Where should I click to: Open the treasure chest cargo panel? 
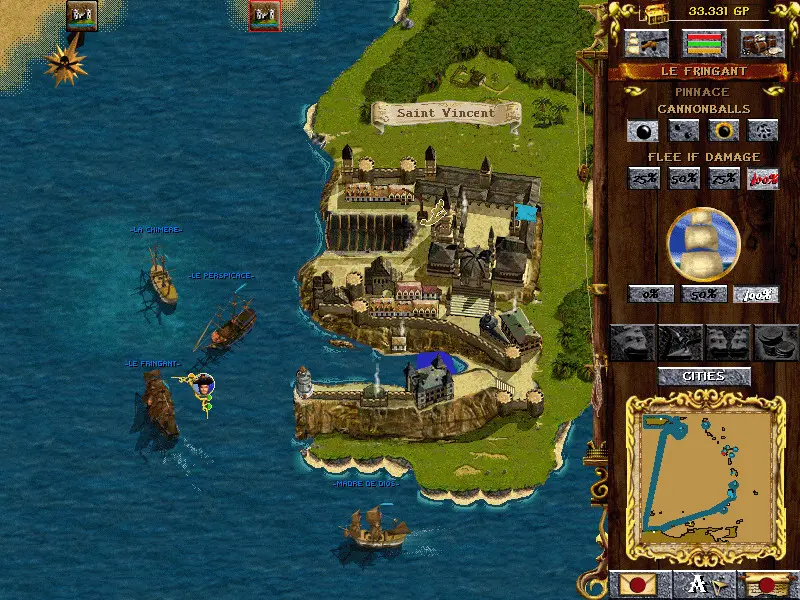(x=762, y=43)
